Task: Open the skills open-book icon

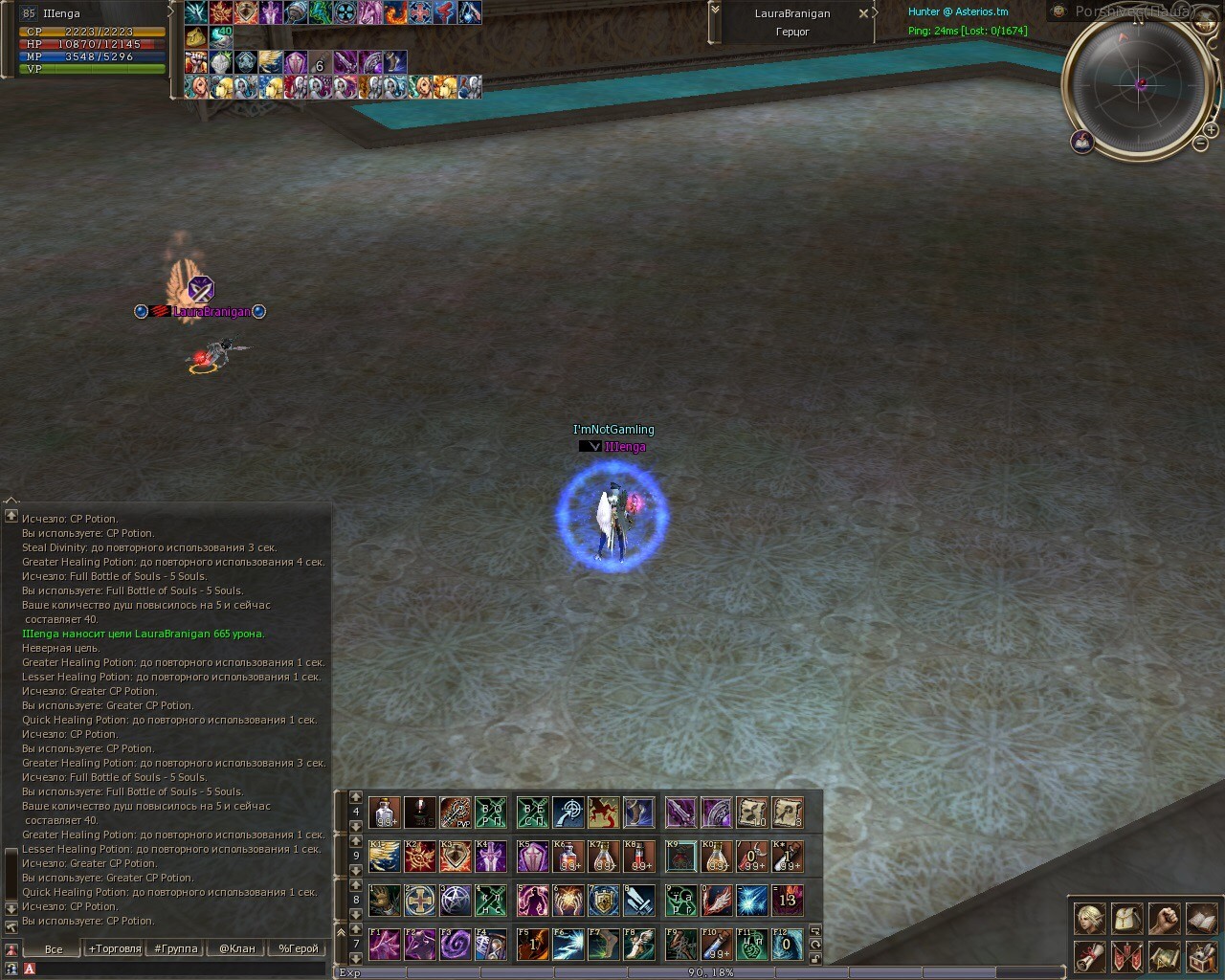Action: (x=1201, y=918)
